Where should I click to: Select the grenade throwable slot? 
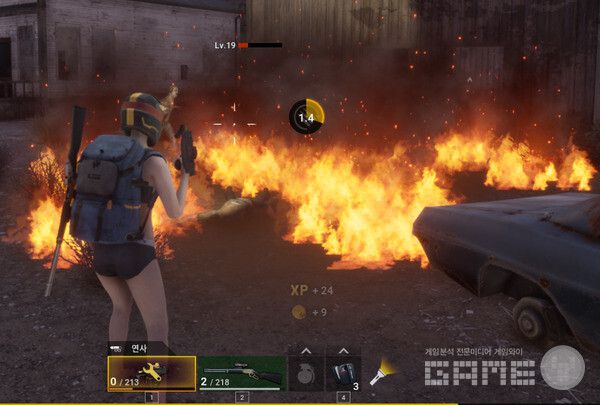click(306, 373)
